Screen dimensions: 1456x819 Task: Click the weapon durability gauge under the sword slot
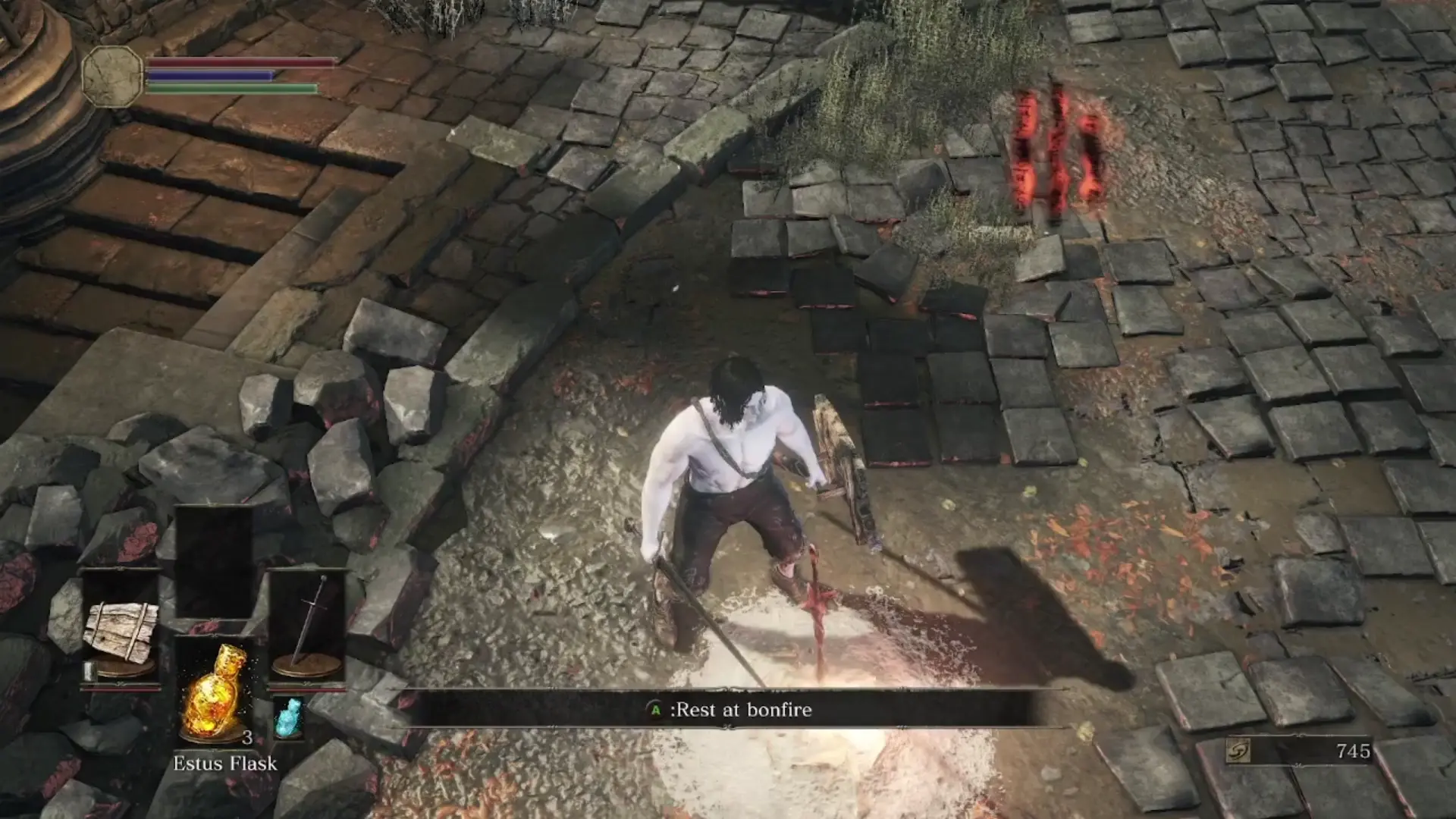pos(306,692)
